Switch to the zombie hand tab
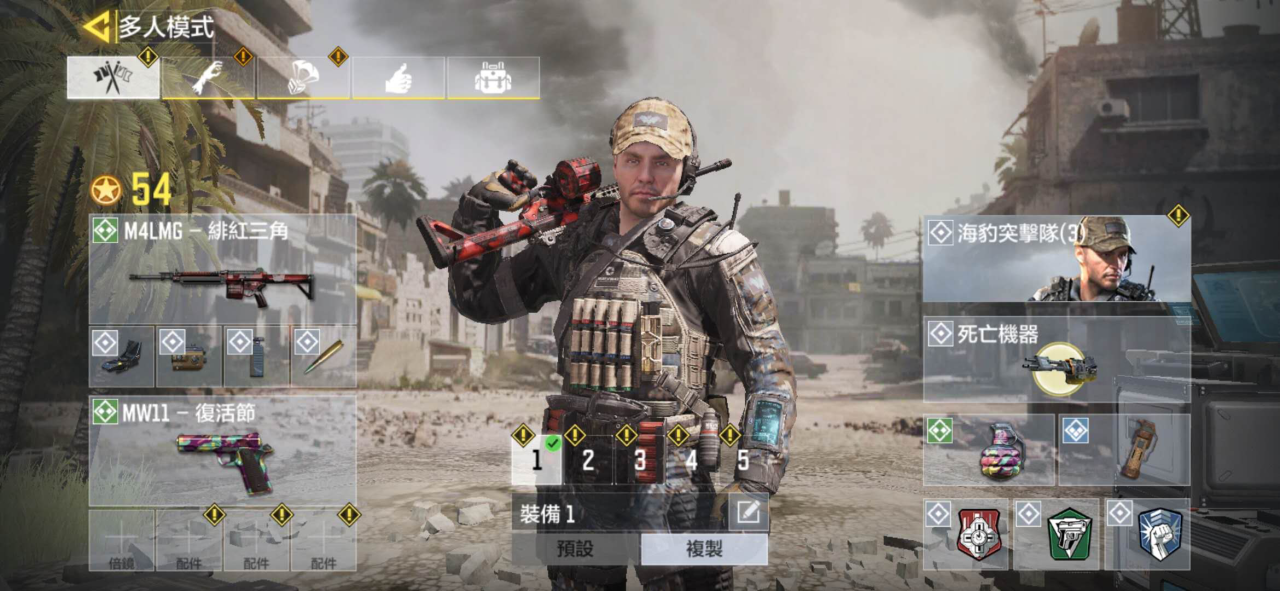 point(208,78)
